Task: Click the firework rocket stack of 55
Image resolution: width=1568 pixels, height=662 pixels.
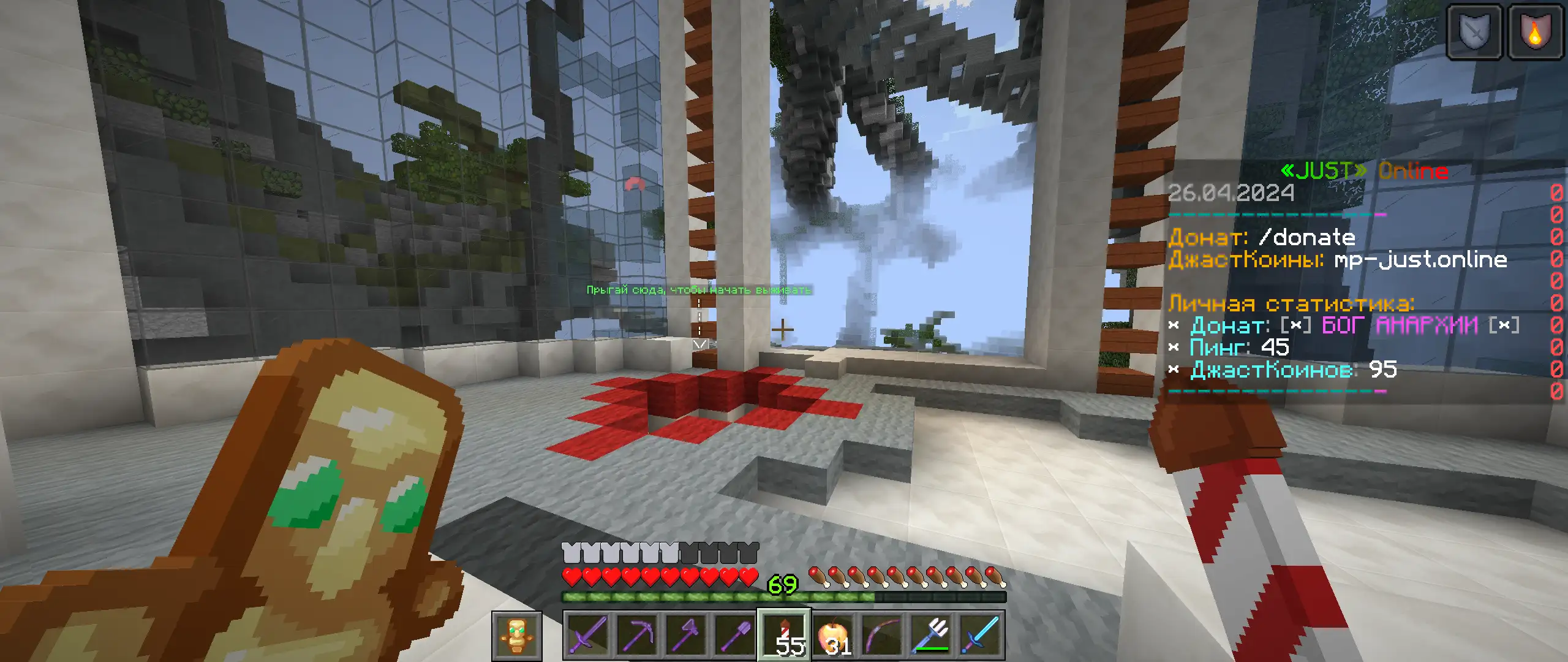Action: pyautogui.click(x=785, y=635)
